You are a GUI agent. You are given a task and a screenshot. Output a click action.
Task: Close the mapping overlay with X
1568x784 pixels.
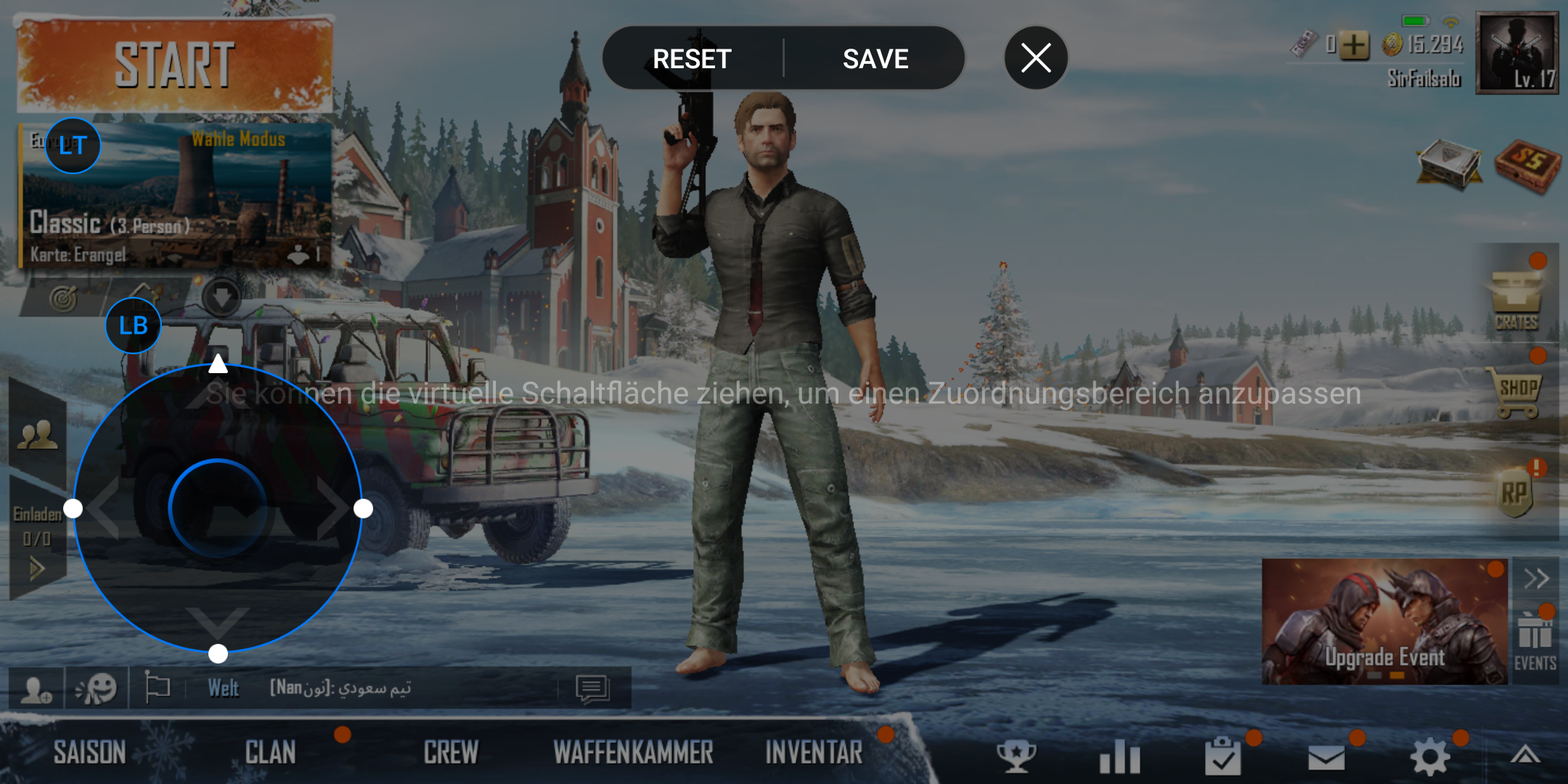(x=1036, y=58)
